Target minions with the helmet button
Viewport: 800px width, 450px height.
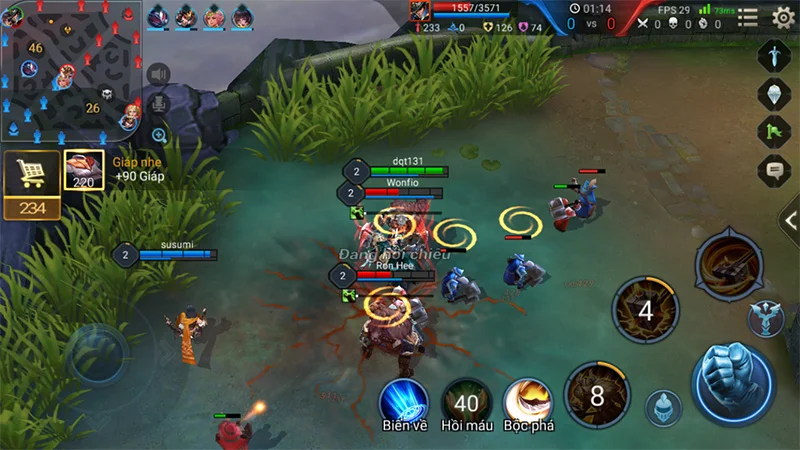(x=662, y=408)
